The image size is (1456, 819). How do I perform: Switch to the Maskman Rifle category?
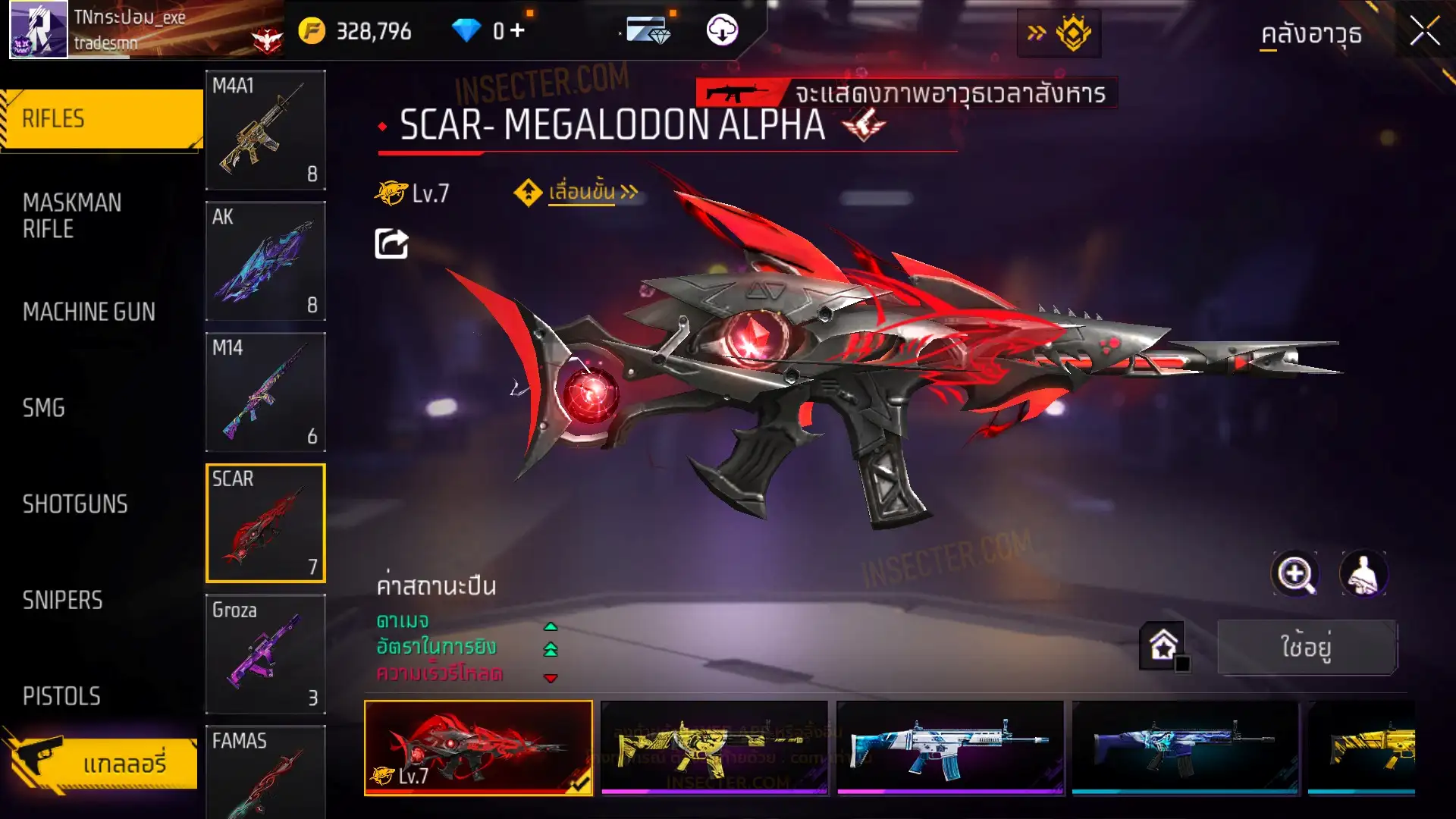click(x=73, y=216)
